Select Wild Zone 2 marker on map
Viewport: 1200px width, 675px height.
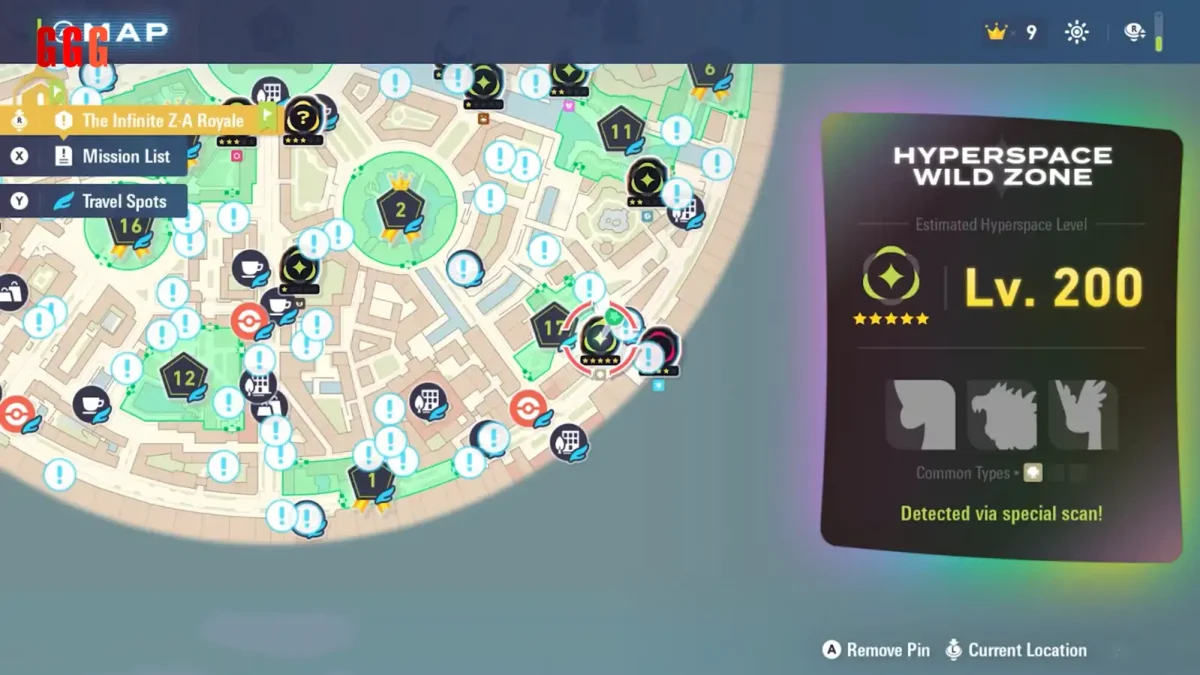pos(400,210)
